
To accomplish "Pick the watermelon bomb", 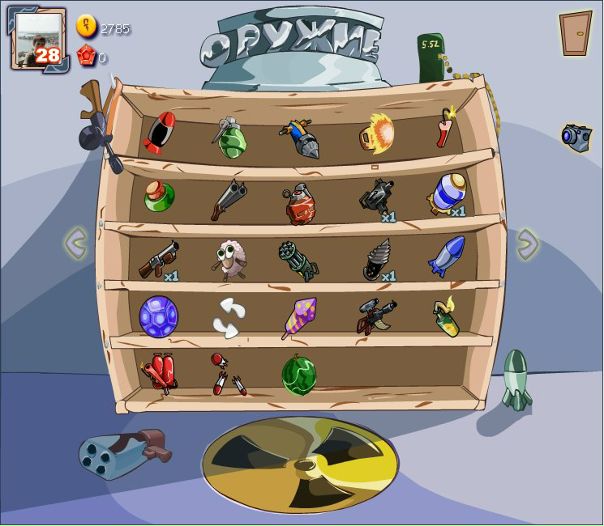I will (298, 374).
